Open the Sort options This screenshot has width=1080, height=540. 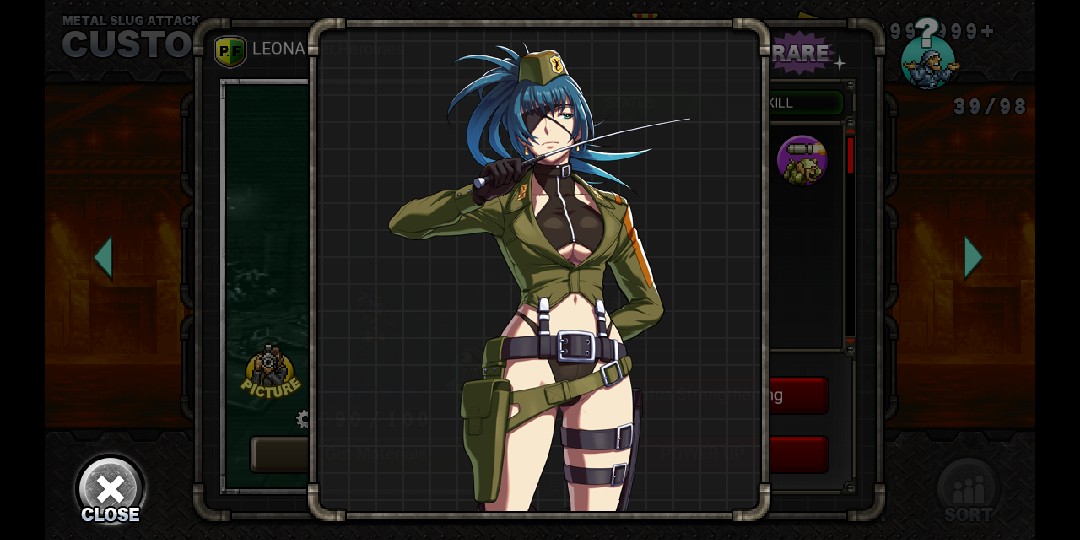[x=968, y=492]
